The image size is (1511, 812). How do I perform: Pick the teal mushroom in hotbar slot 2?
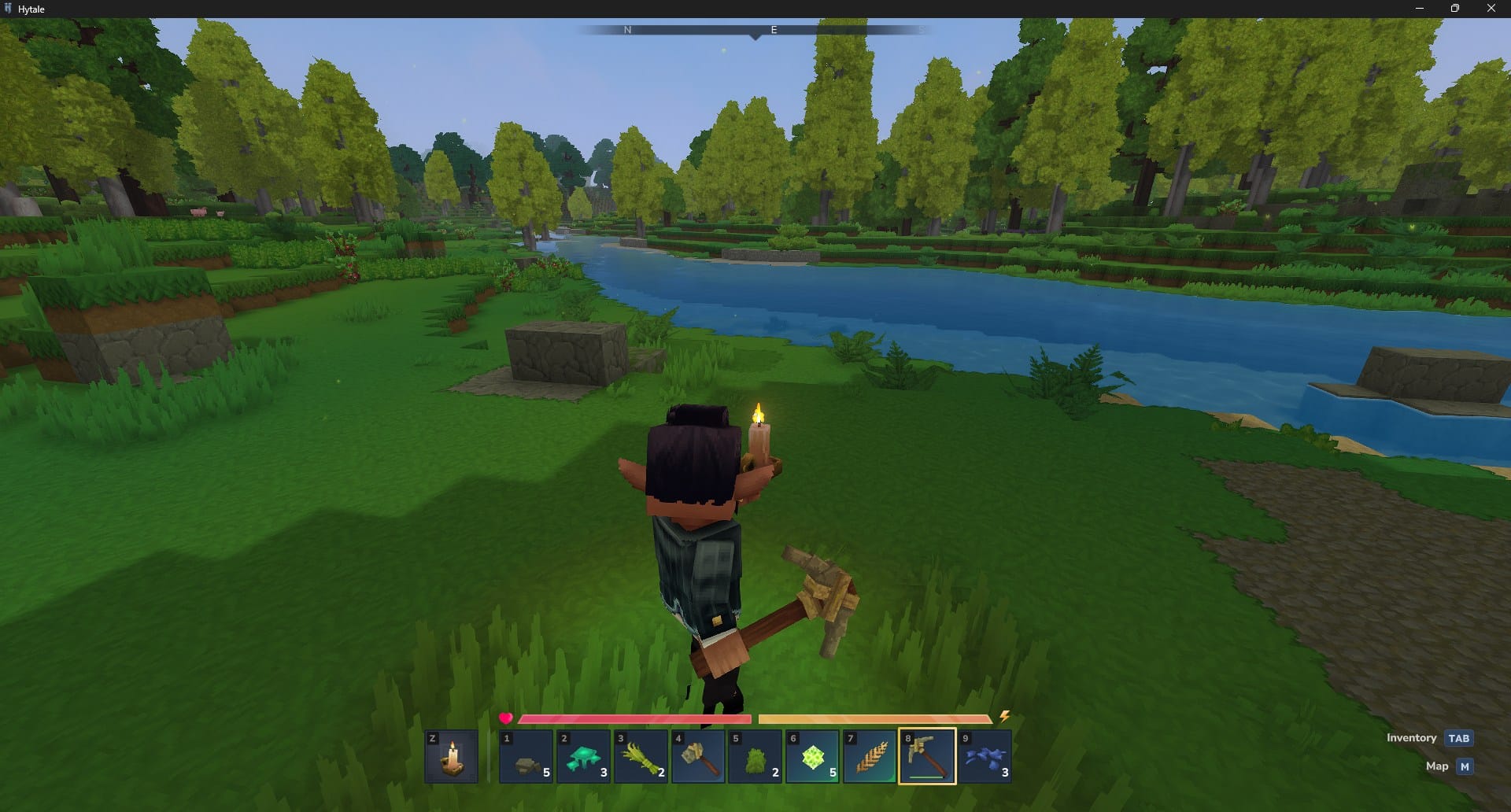pyautogui.click(x=583, y=756)
